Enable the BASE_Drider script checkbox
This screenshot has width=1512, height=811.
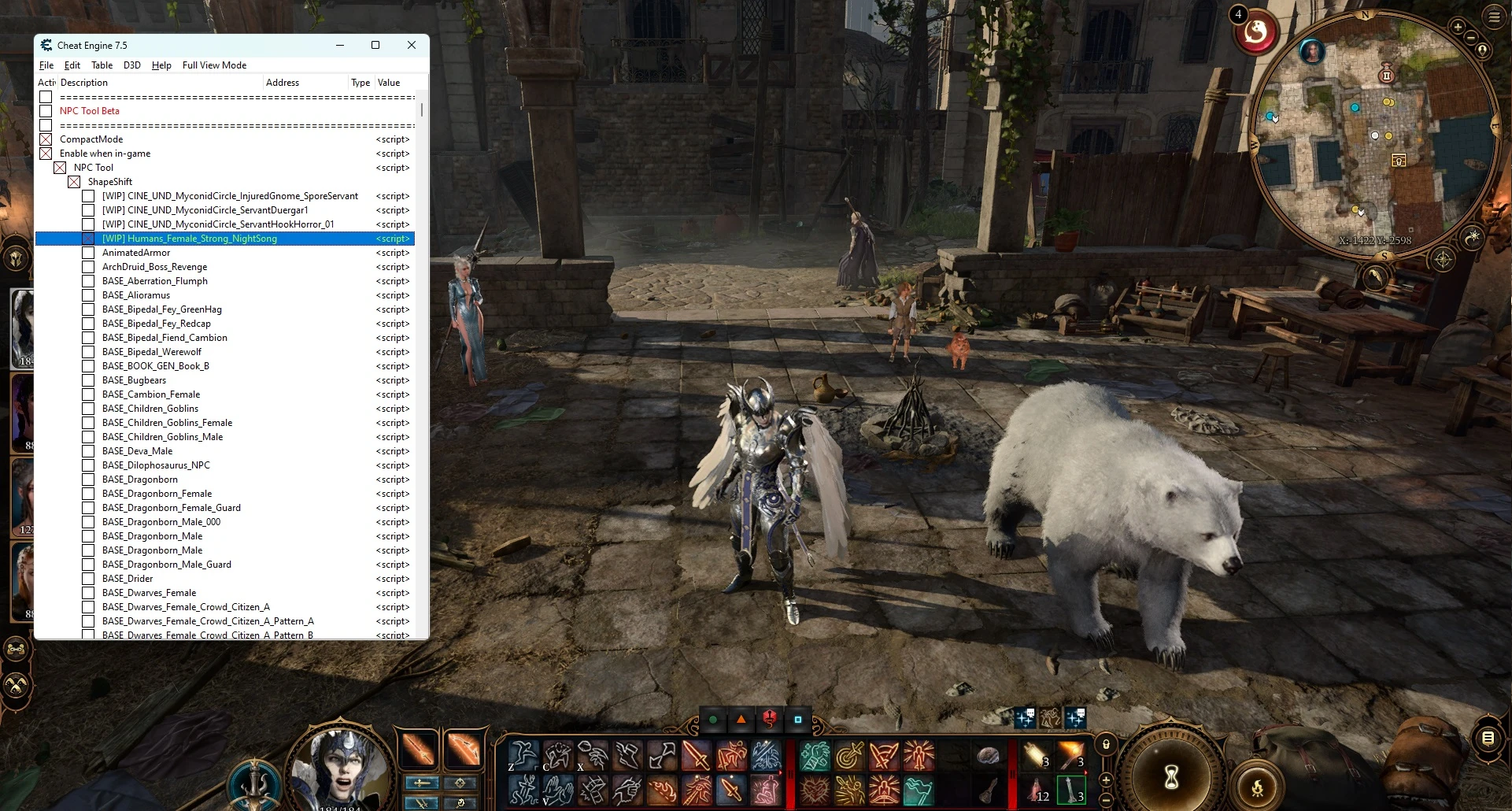click(88, 579)
